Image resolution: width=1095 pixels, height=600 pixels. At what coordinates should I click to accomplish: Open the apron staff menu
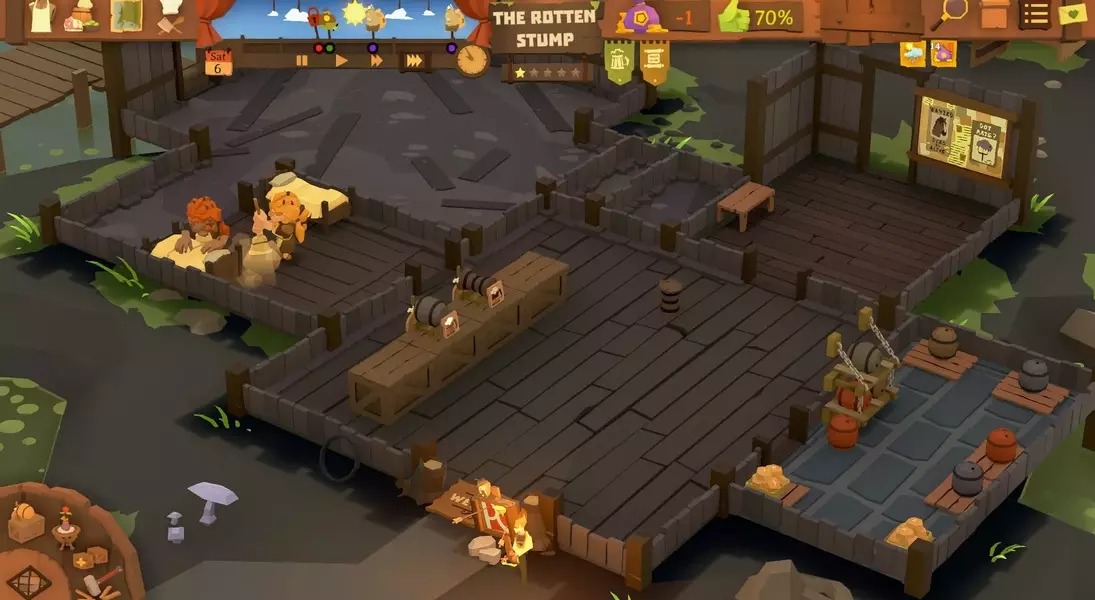(41, 15)
